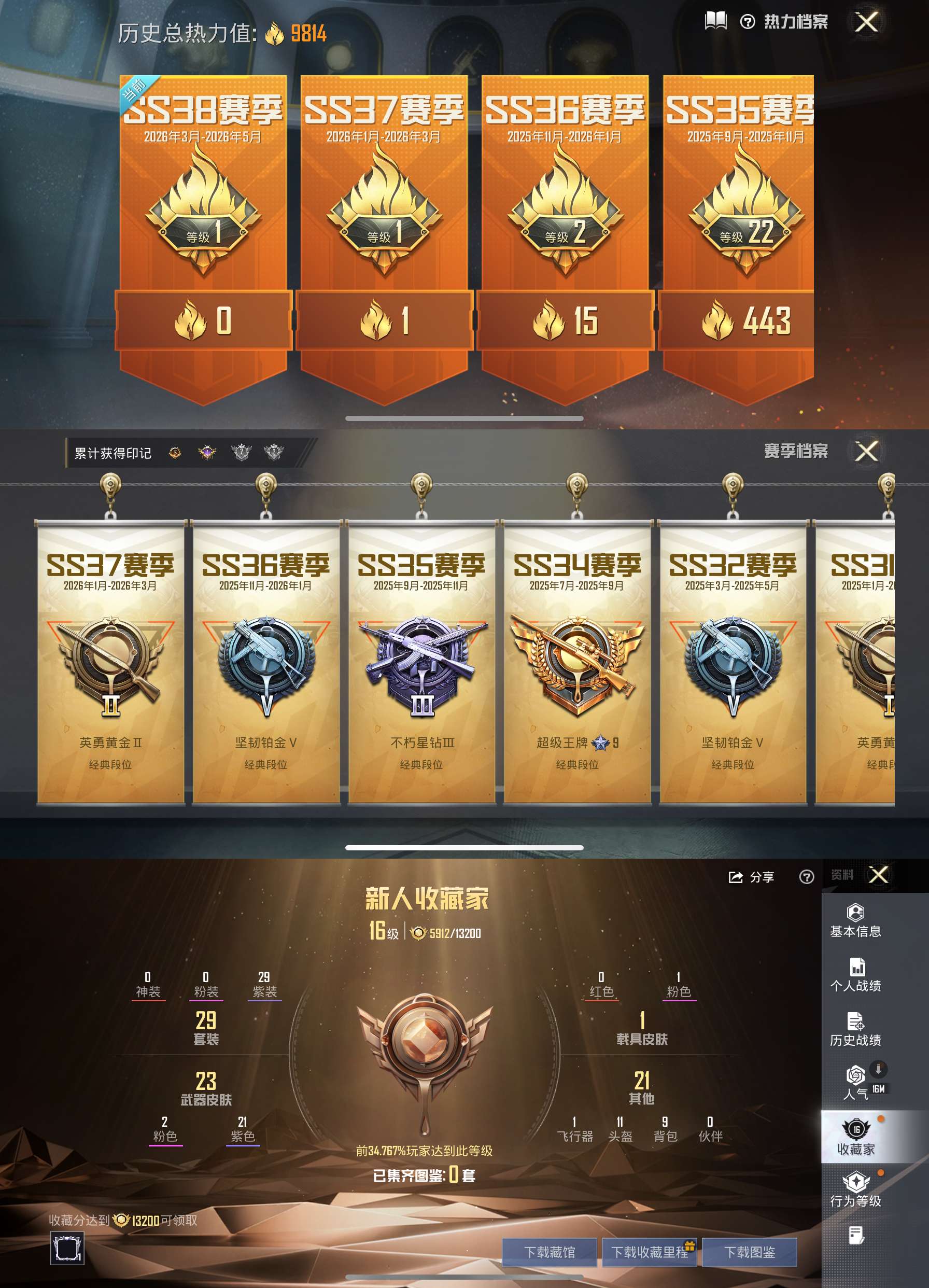
Task: Click the 分享 share icon
Action: click(x=735, y=877)
